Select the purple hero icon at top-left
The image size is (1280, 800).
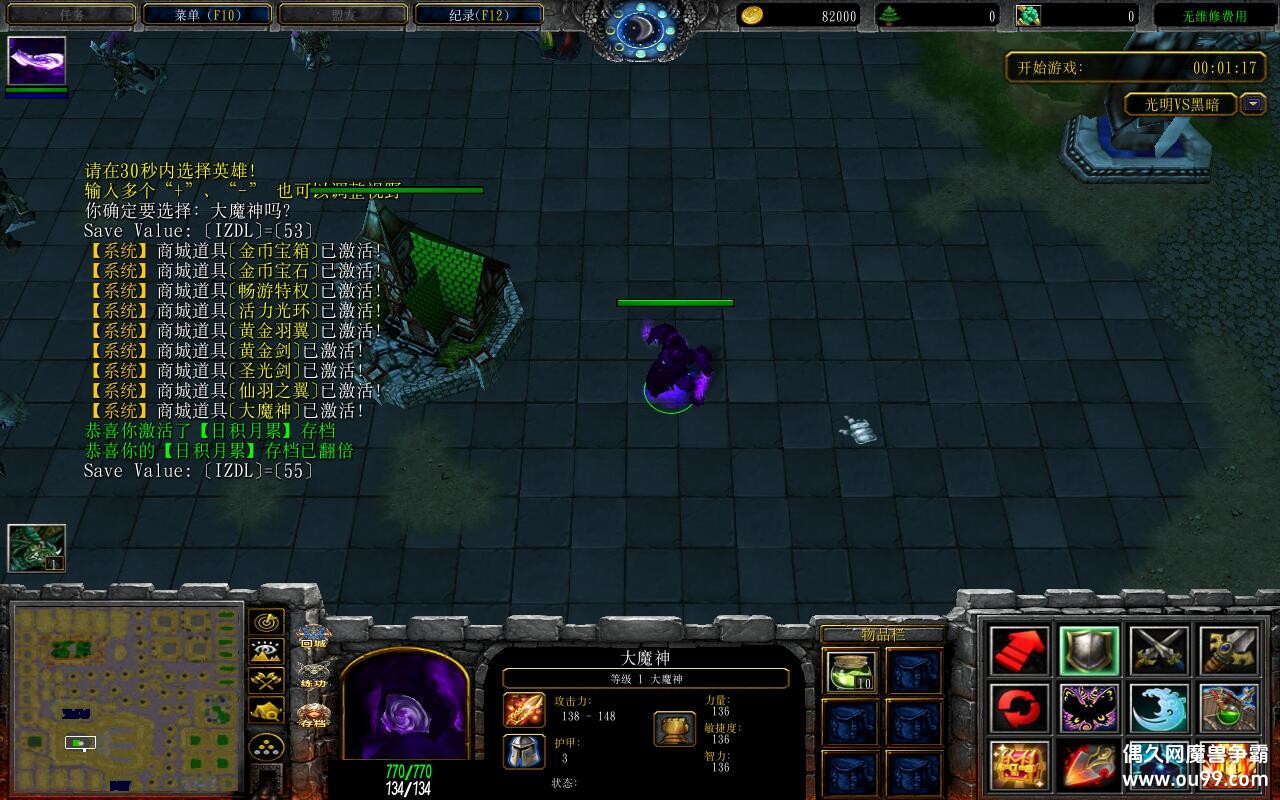pyautogui.click(x=37, y=61)
